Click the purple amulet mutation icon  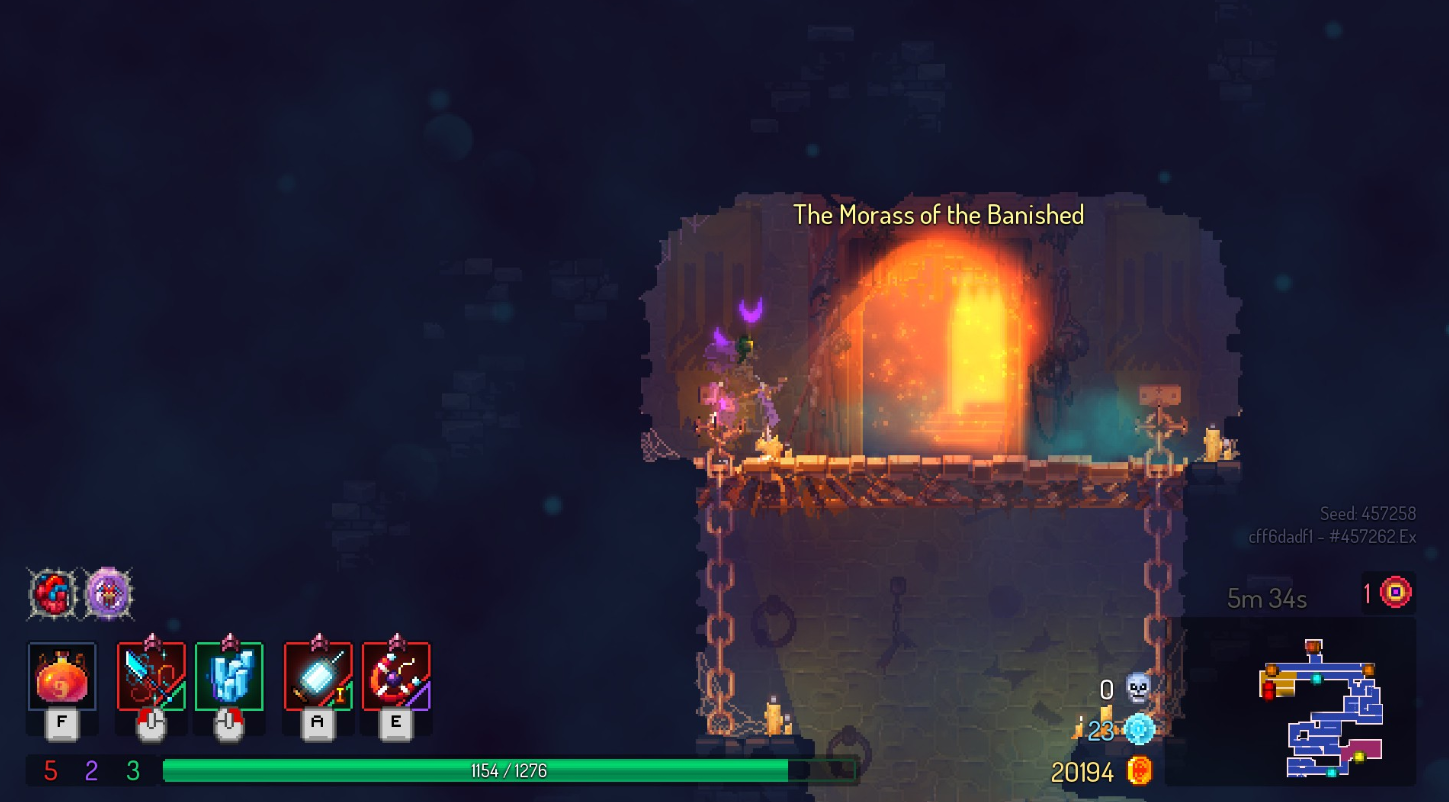tap(110, 594)
